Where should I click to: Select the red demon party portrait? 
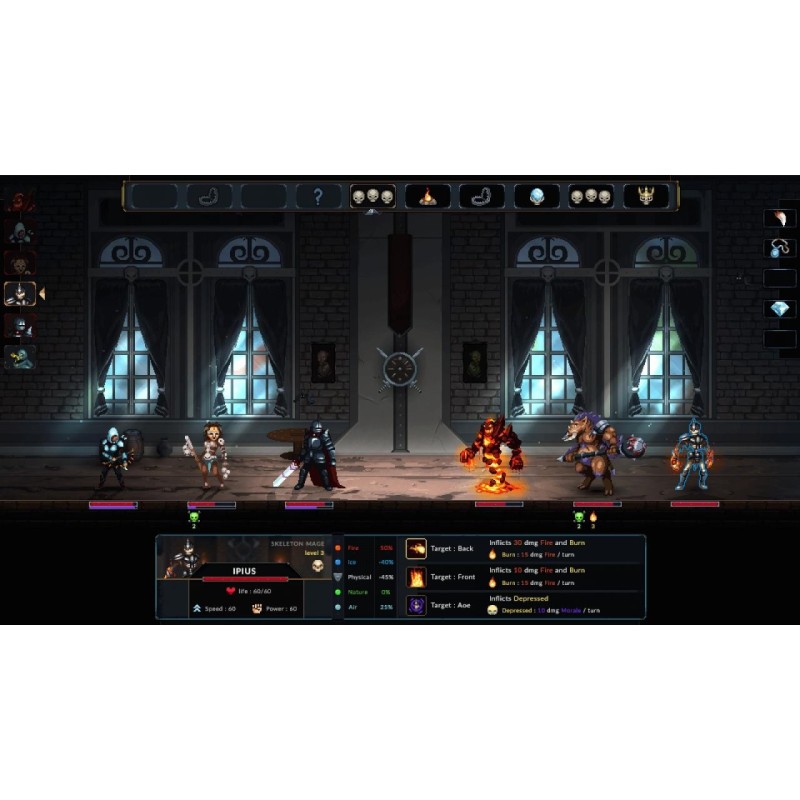20,203
